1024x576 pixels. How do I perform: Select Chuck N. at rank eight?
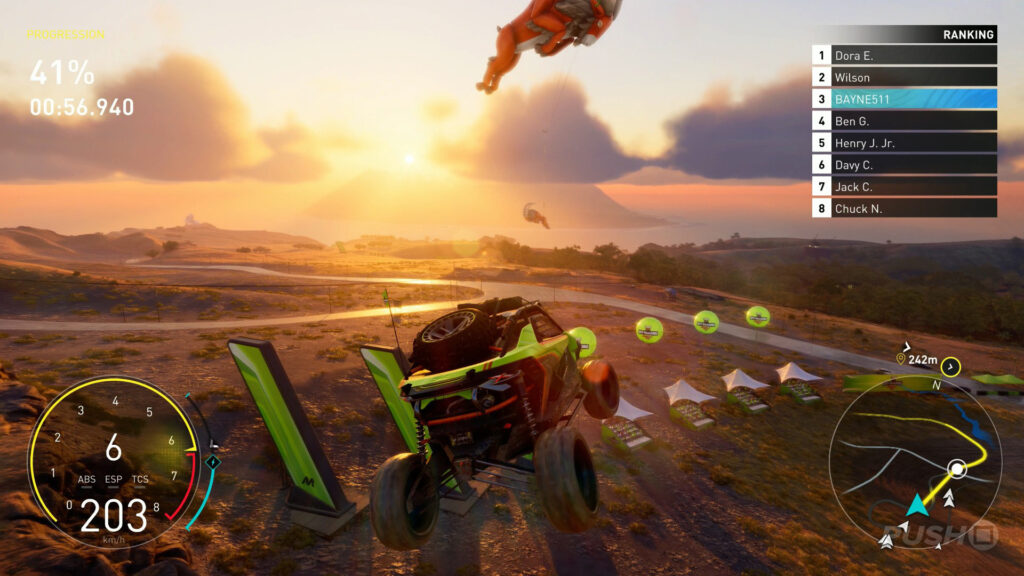click(904, 208)
